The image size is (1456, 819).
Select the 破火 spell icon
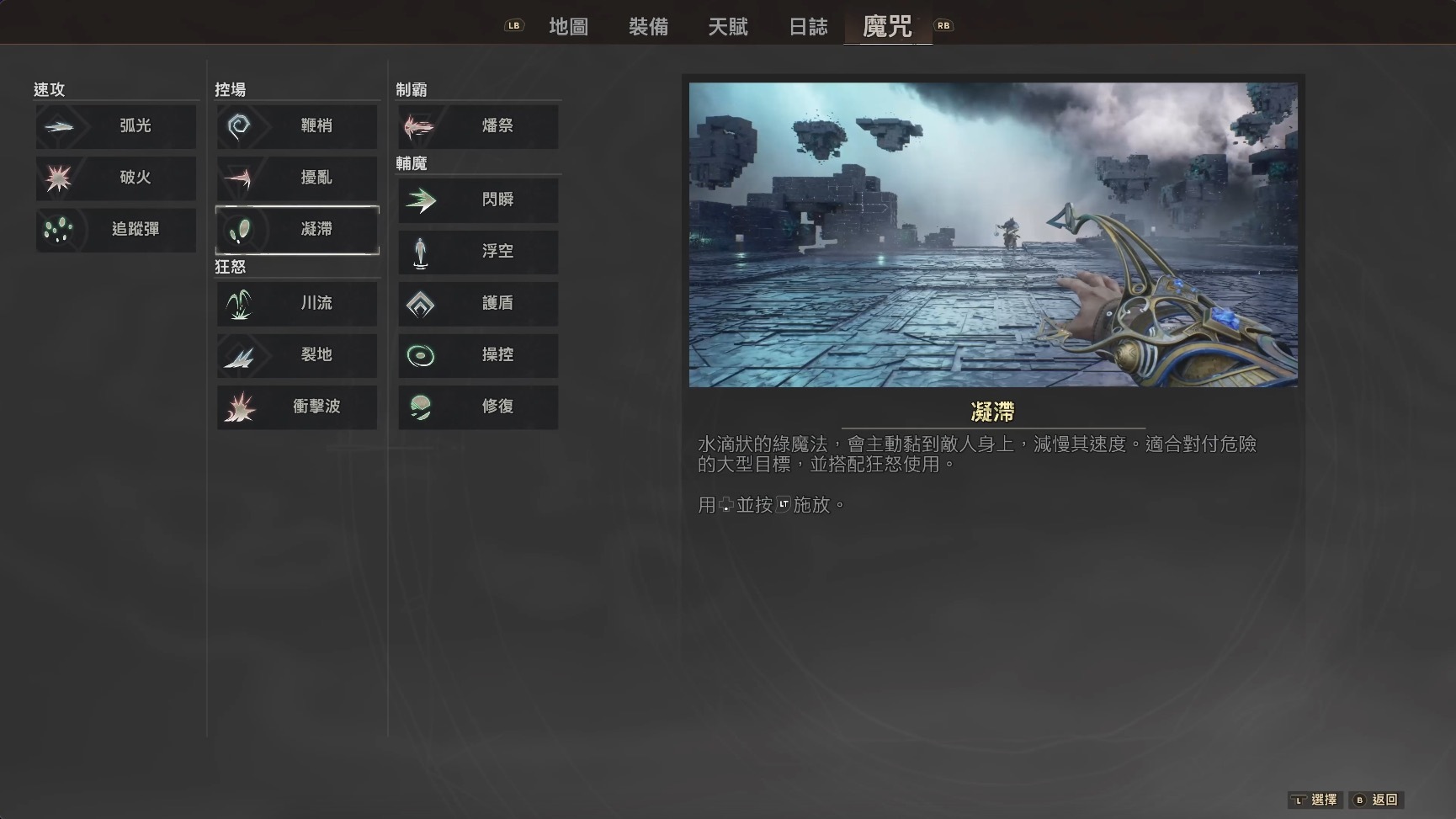[x=115, y=178]
